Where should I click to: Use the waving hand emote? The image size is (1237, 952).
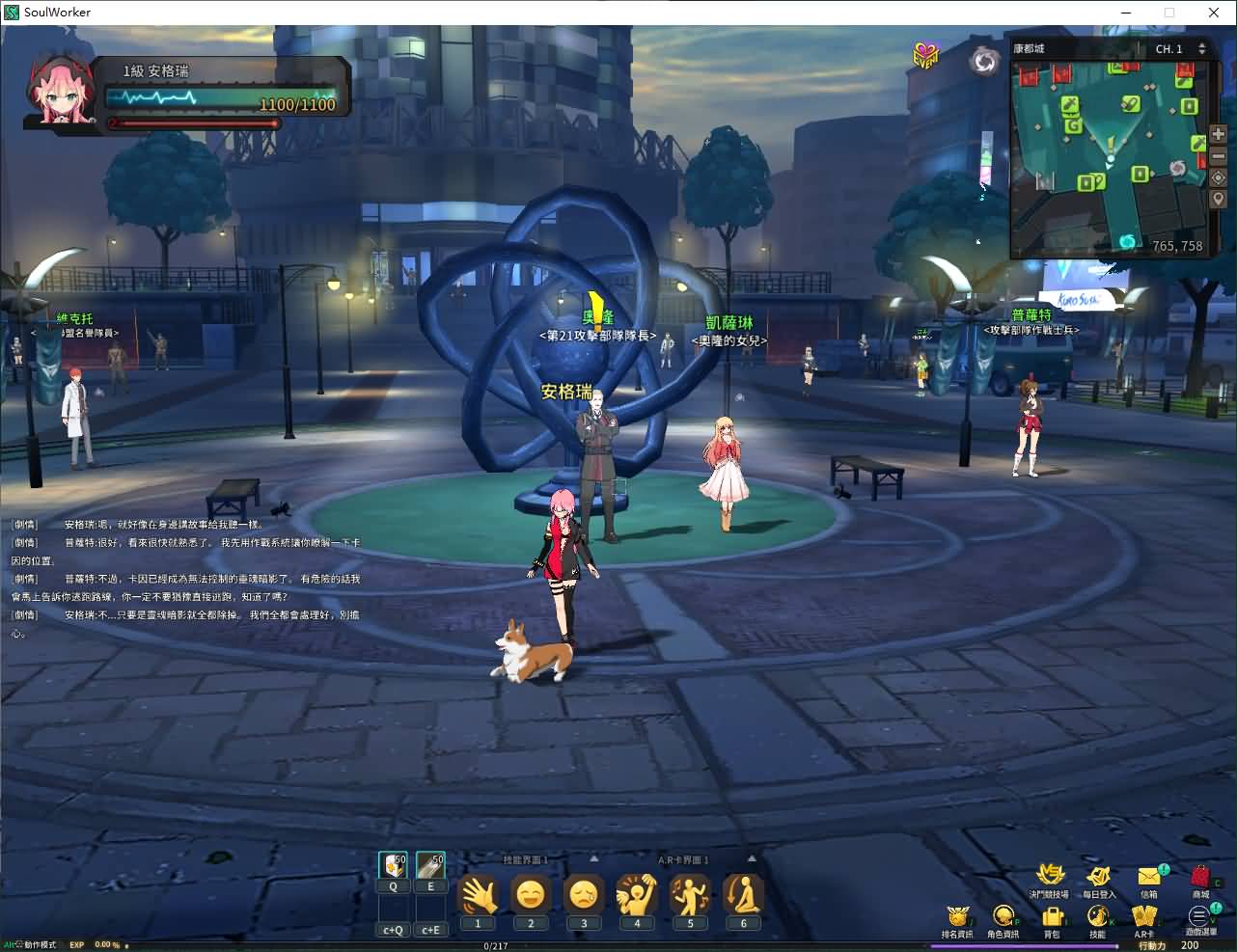478,896
